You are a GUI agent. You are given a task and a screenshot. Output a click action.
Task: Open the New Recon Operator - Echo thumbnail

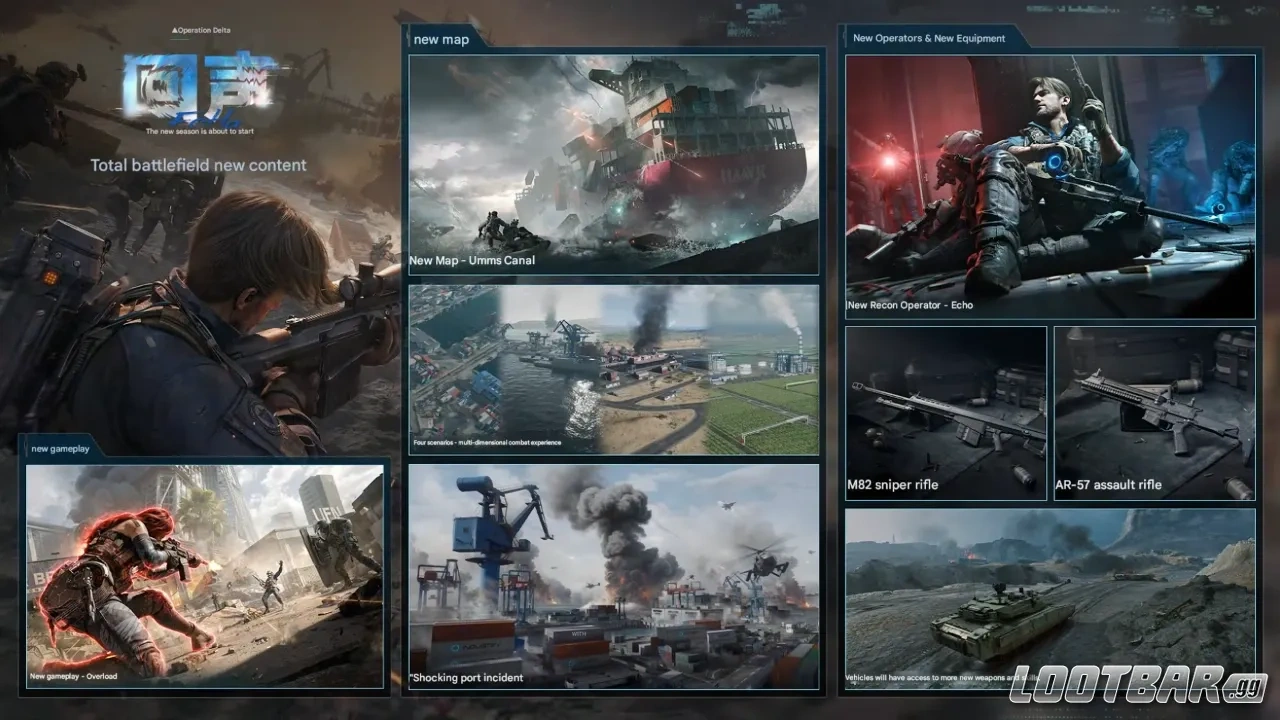tap(1050, 186)
